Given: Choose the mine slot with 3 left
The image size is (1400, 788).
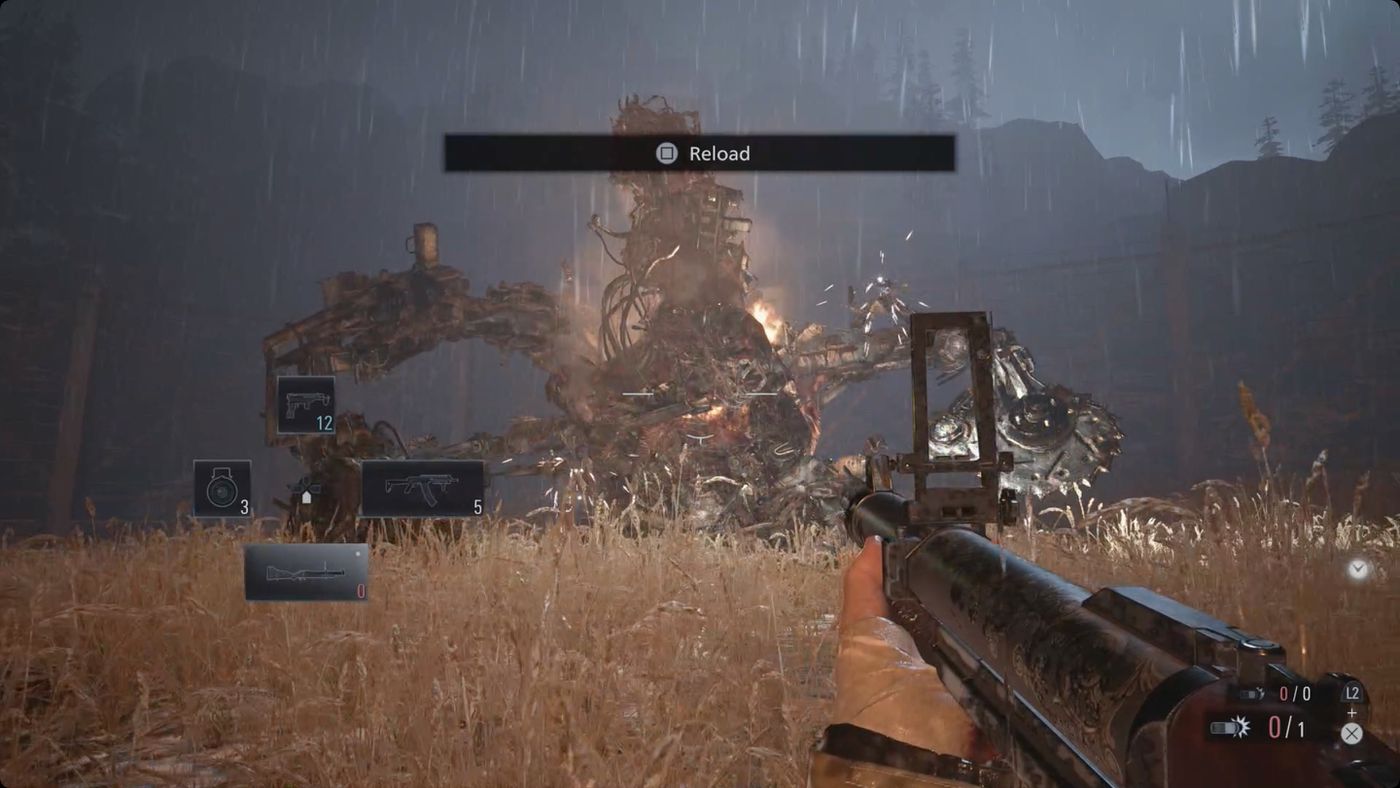Looking at the screenshot, I should [222, 488].
